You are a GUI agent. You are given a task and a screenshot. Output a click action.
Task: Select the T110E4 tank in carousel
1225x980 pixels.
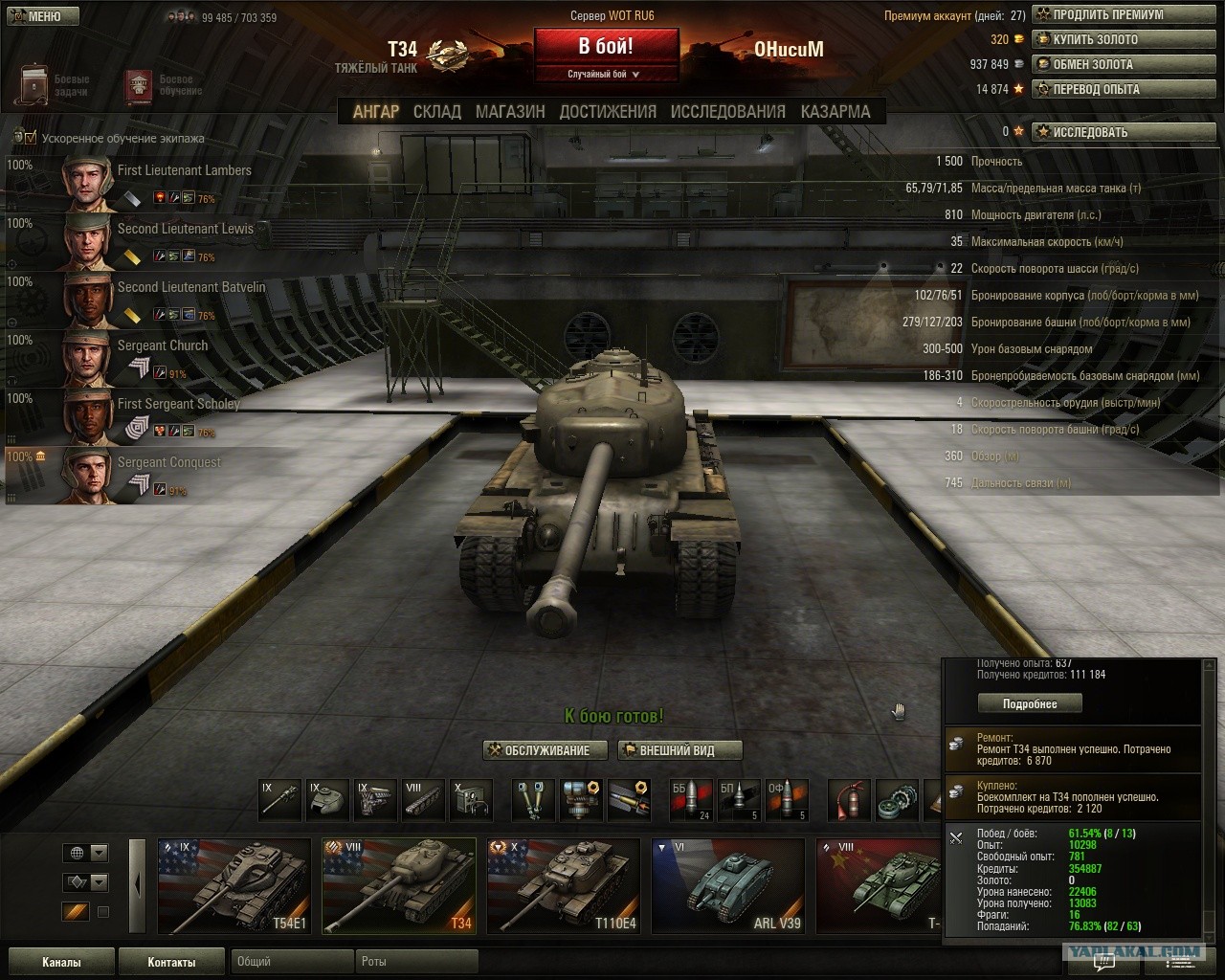coord(563,886)
